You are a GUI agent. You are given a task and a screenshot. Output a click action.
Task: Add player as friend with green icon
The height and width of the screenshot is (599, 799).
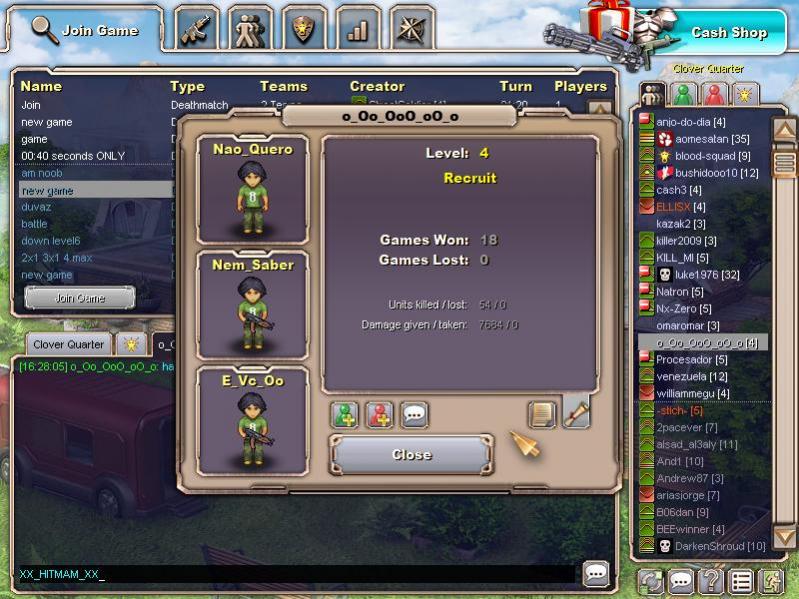click(344, 415)
